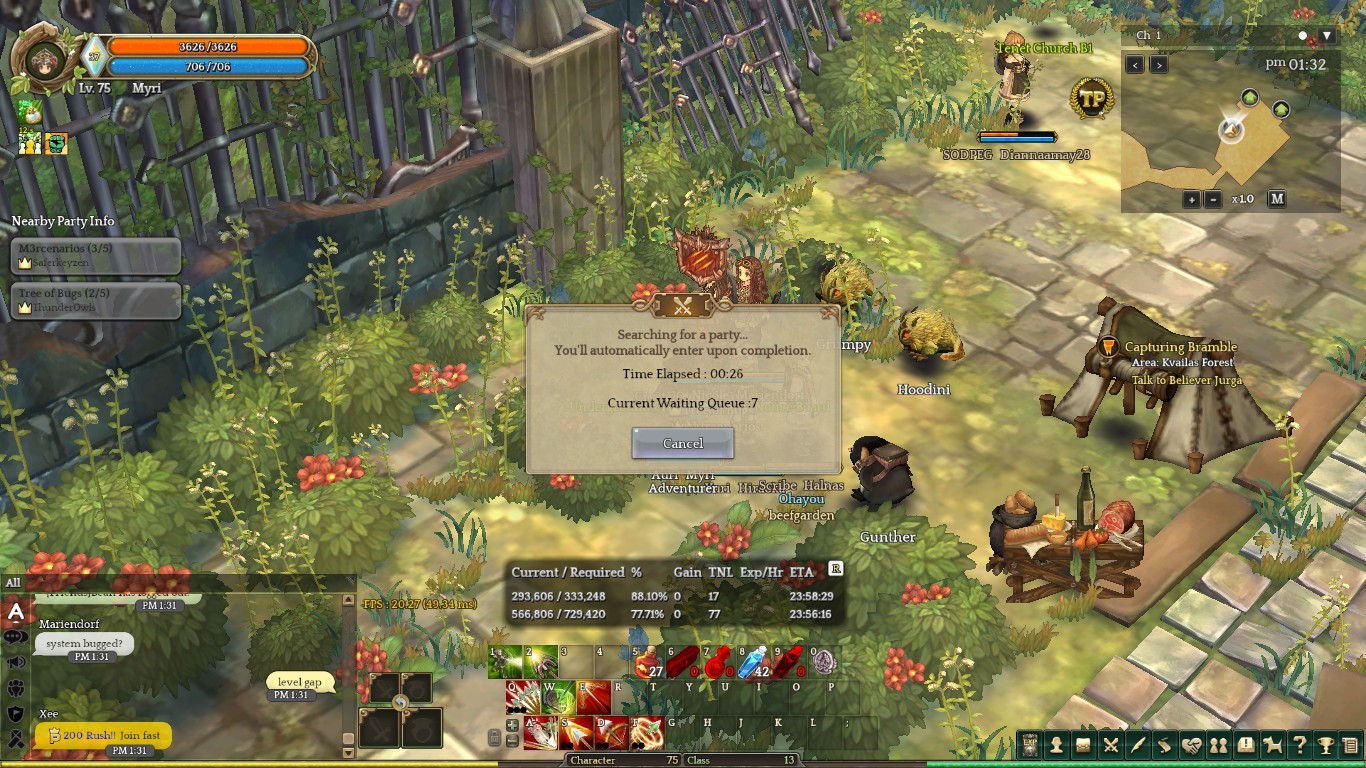The height and width of the screenshot is (768, 1366).
Task: Click the gold TP shop badge
Action: tap(1092, 98)
